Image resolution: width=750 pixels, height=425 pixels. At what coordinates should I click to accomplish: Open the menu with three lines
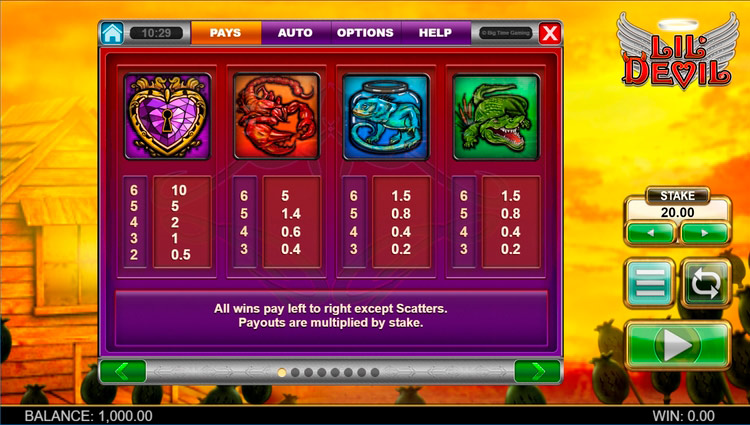click(x=650, y=284)
